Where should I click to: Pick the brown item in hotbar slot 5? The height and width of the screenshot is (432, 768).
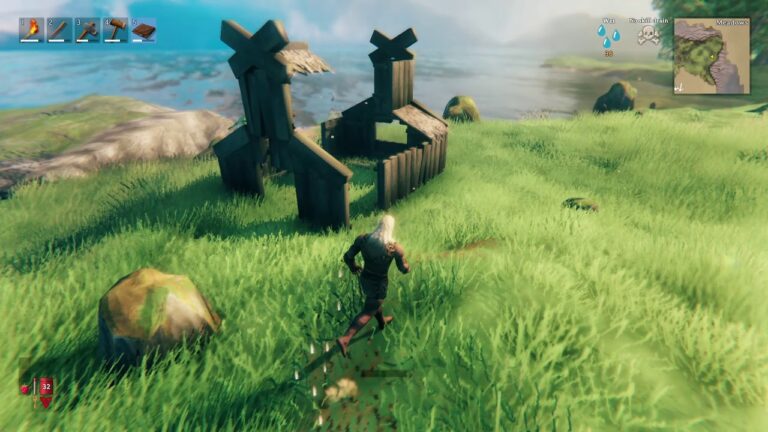(144, 30)
